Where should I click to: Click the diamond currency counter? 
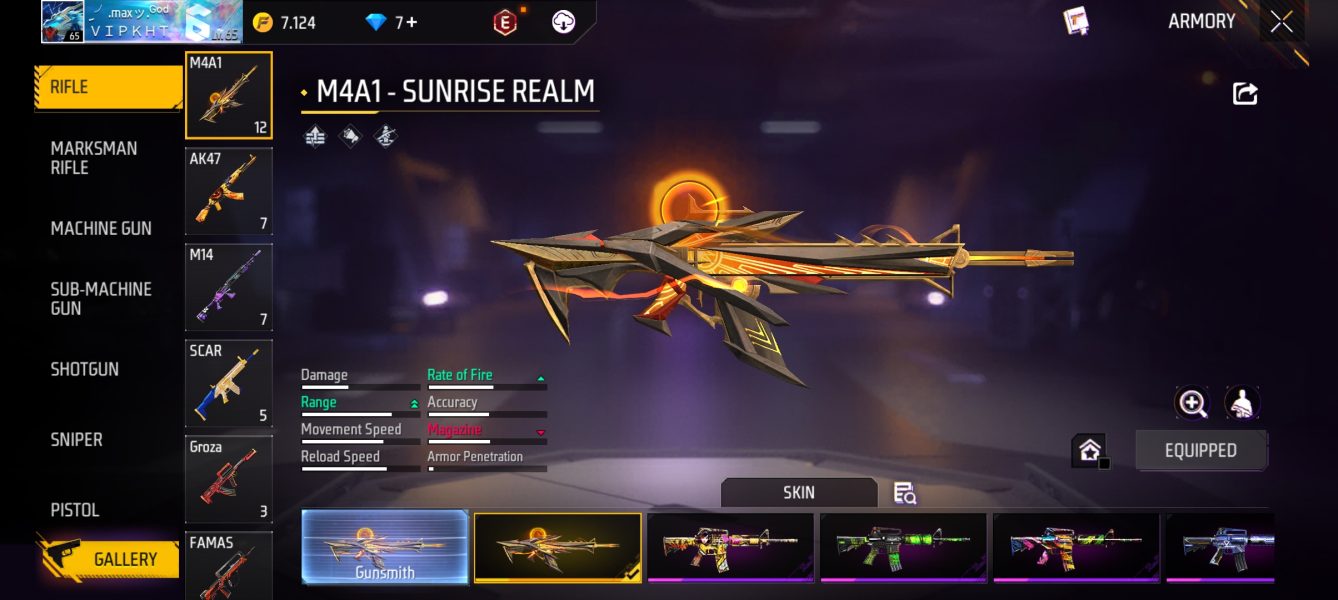click(x=392, y=22)
